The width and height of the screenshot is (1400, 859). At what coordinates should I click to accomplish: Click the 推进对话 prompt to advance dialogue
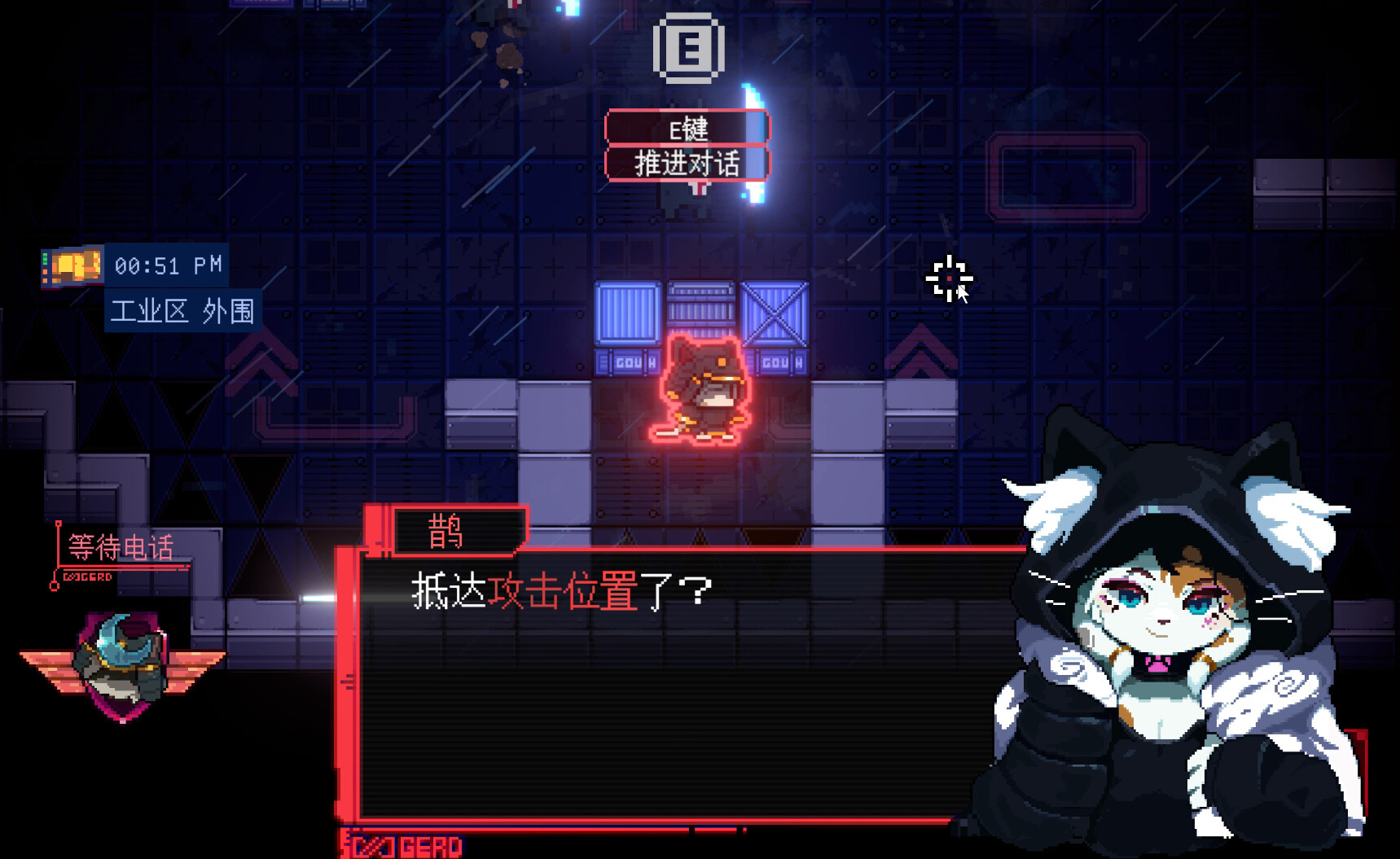point(688,163)
